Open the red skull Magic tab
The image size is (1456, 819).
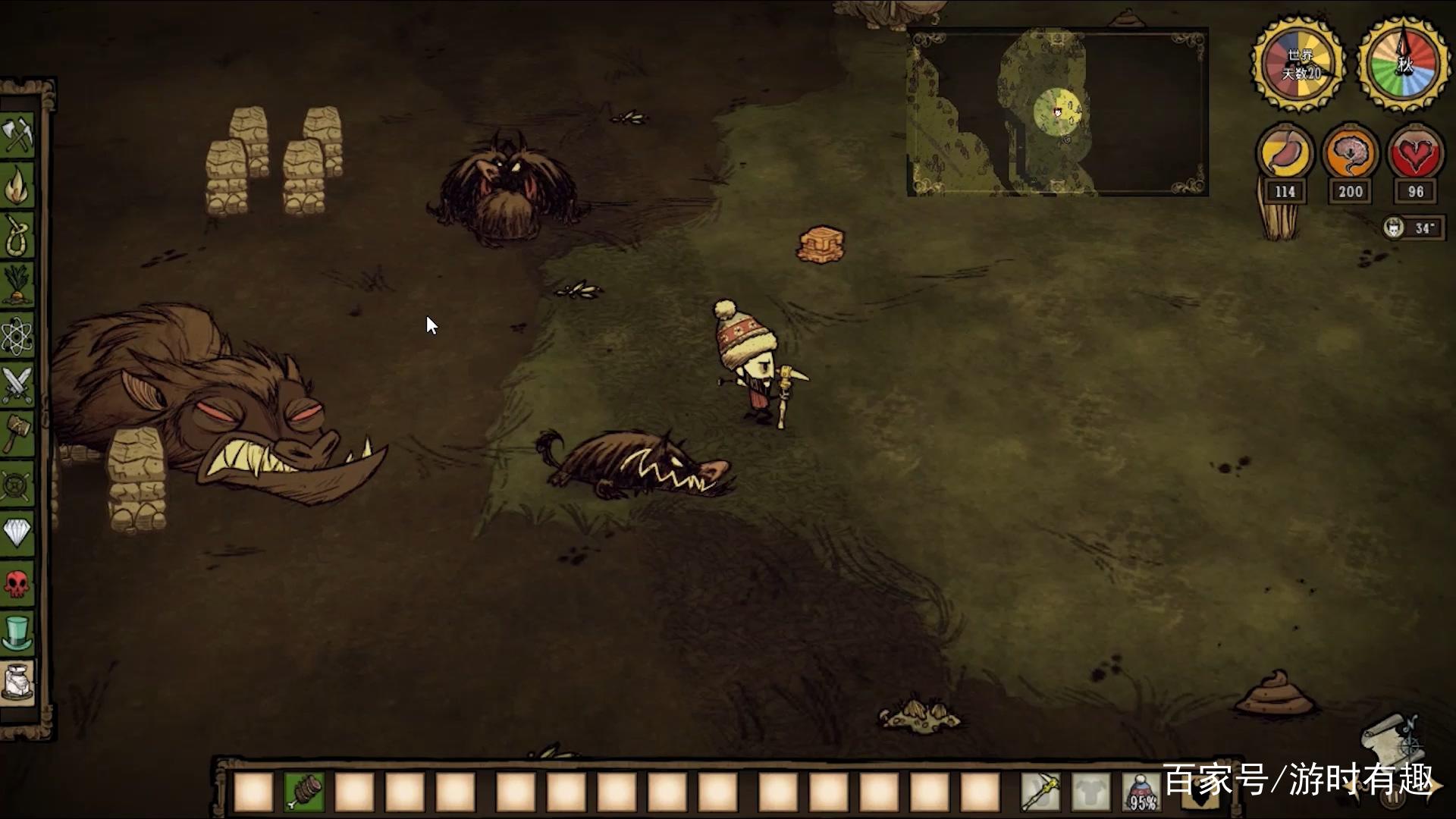(x=17, y=582)
